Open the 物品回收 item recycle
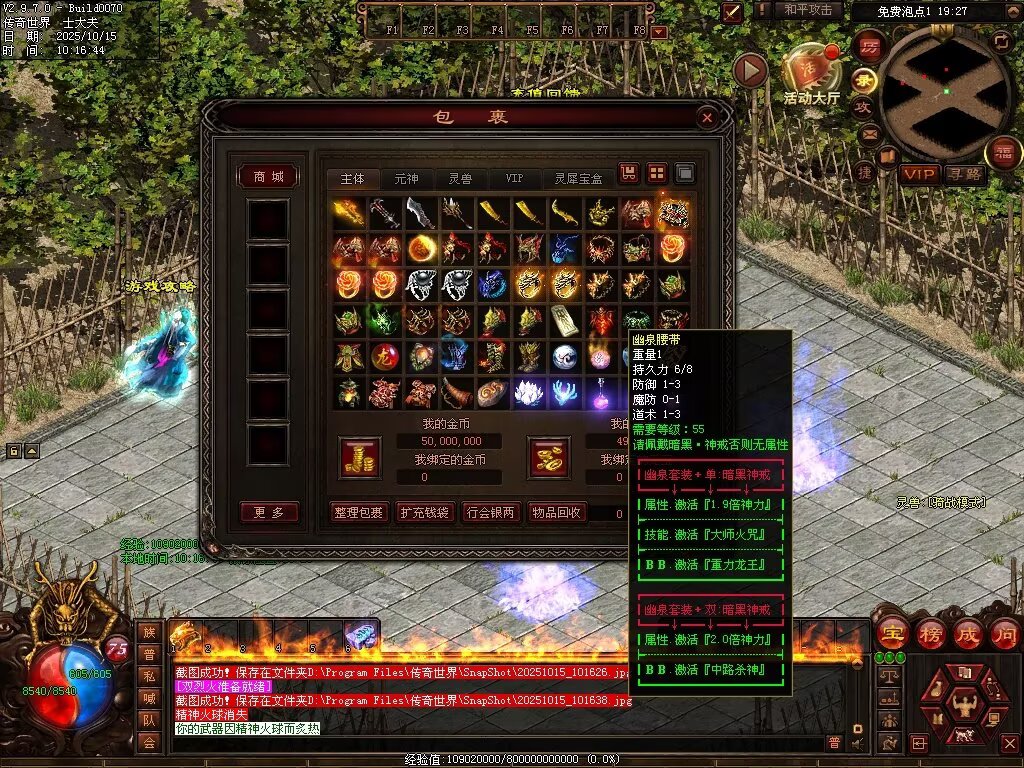Screen dimensions: 1024x768 [x=556, y=513]
